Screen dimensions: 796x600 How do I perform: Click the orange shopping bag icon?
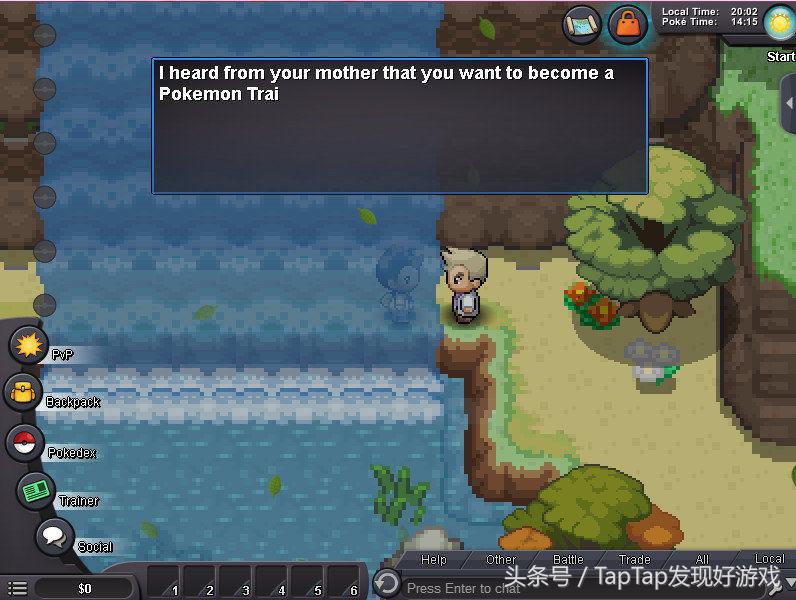[628, 22]
